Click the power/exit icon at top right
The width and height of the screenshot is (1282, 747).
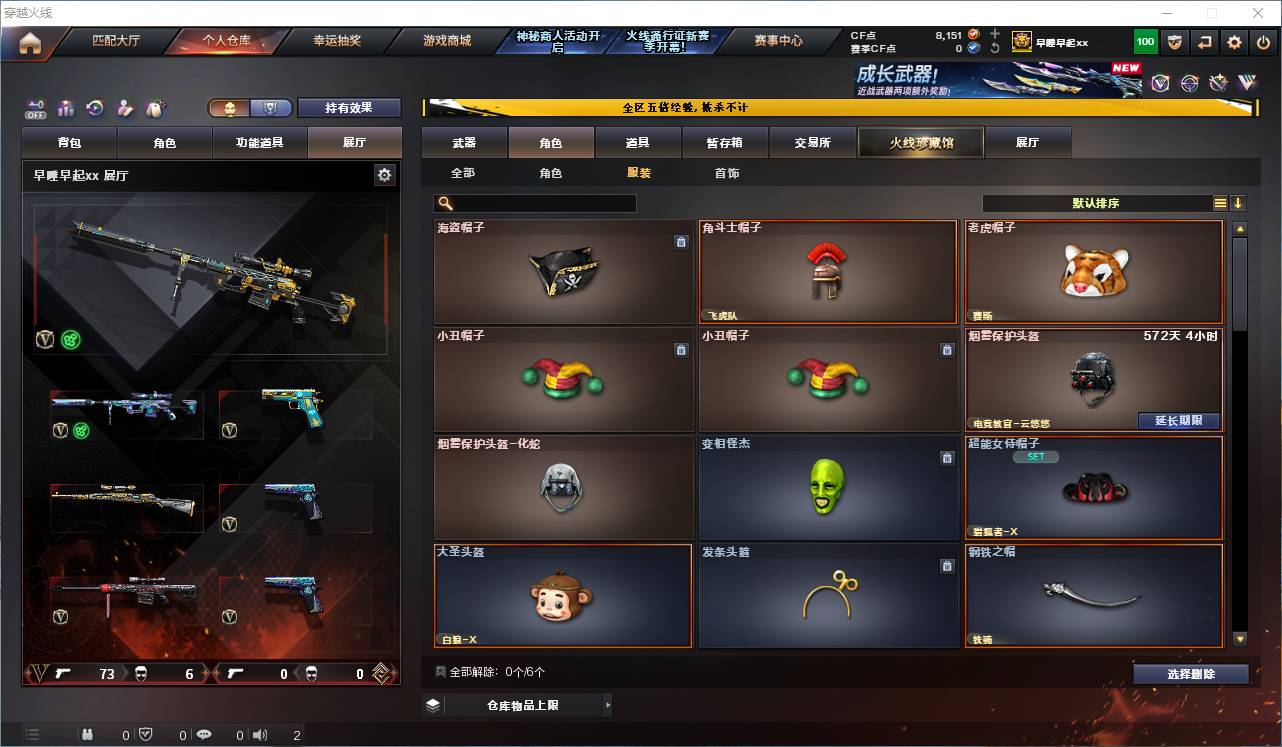coord(1262,41)
